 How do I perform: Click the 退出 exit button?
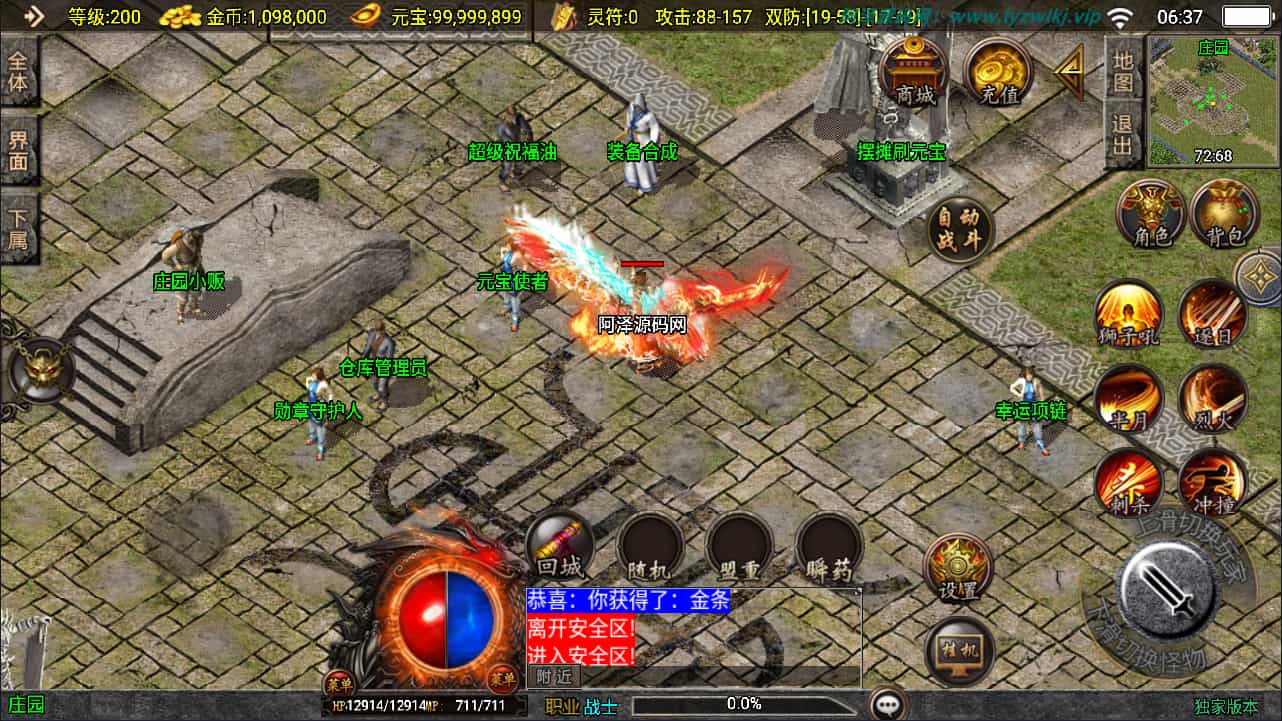(1123, 135)
